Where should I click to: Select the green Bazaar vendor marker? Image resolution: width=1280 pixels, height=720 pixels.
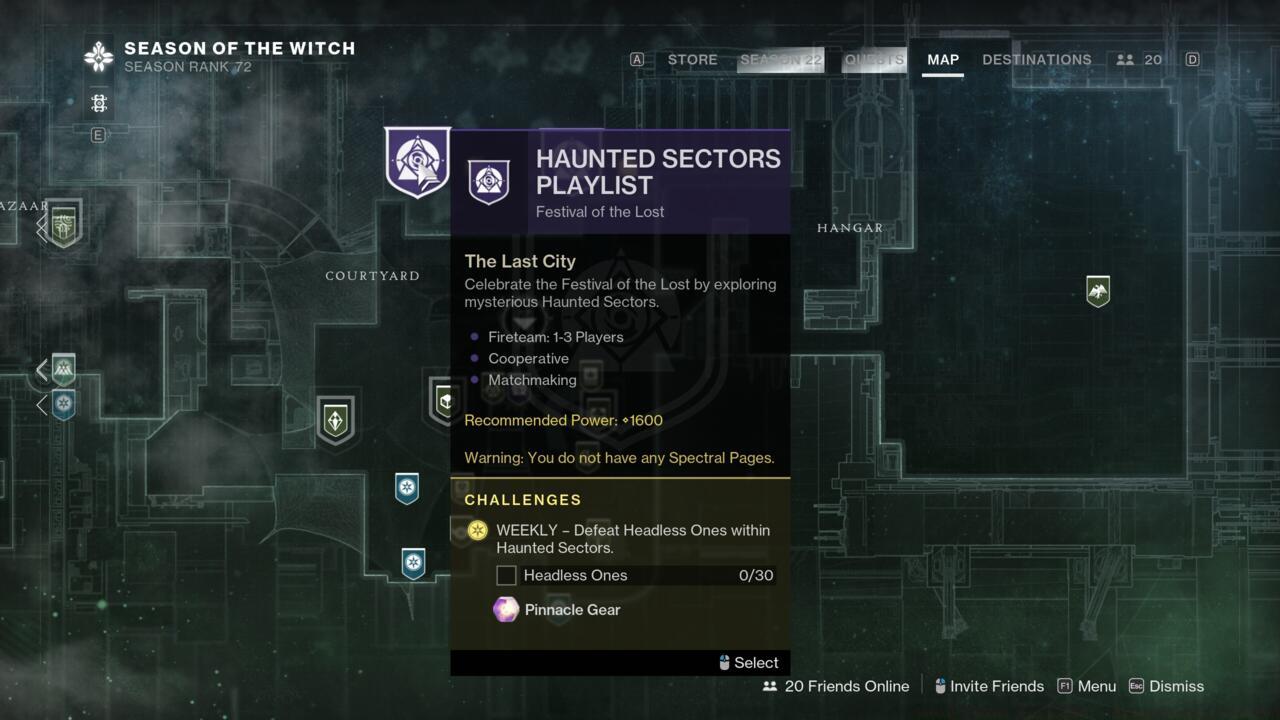pos(64,223)
